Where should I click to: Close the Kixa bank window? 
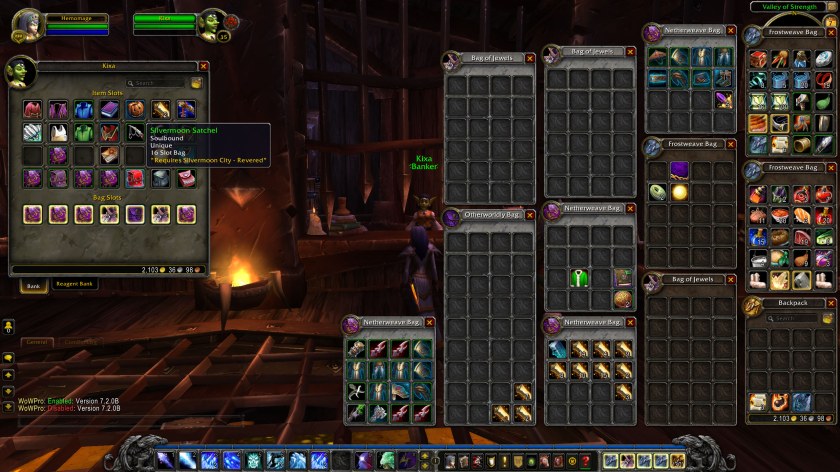click(204, 67)
